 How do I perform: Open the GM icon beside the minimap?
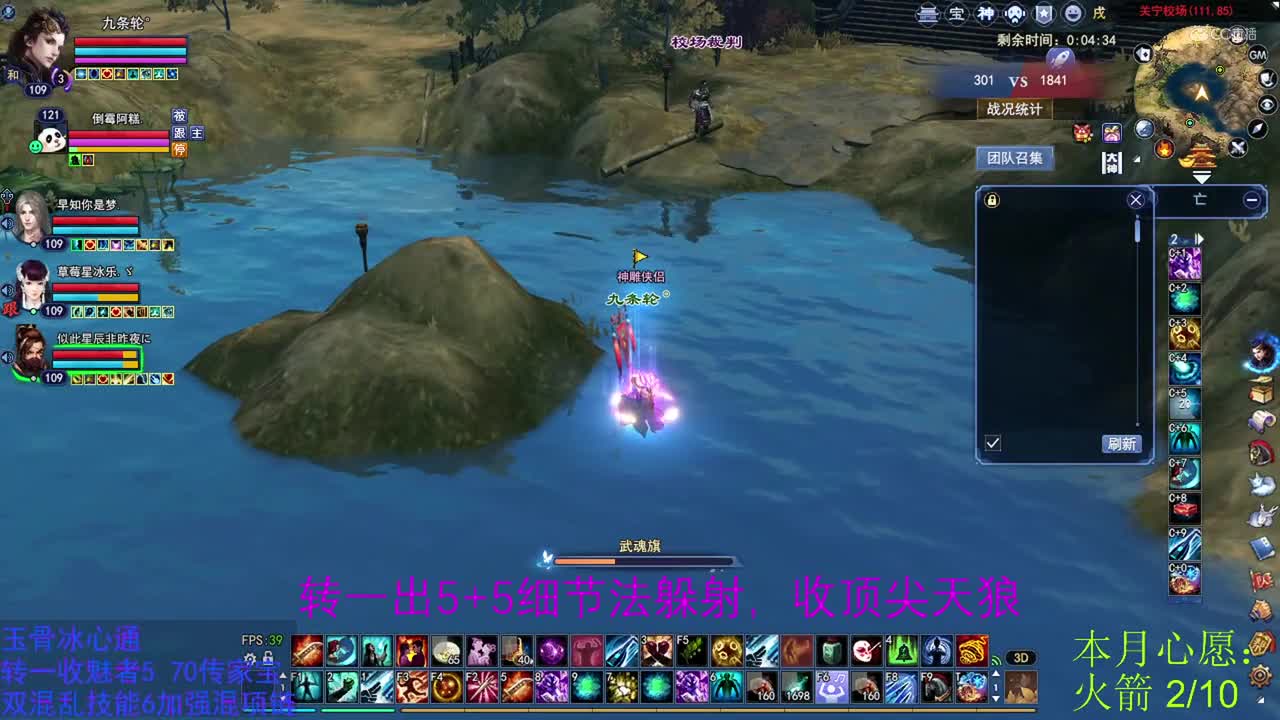(1258, 55)
